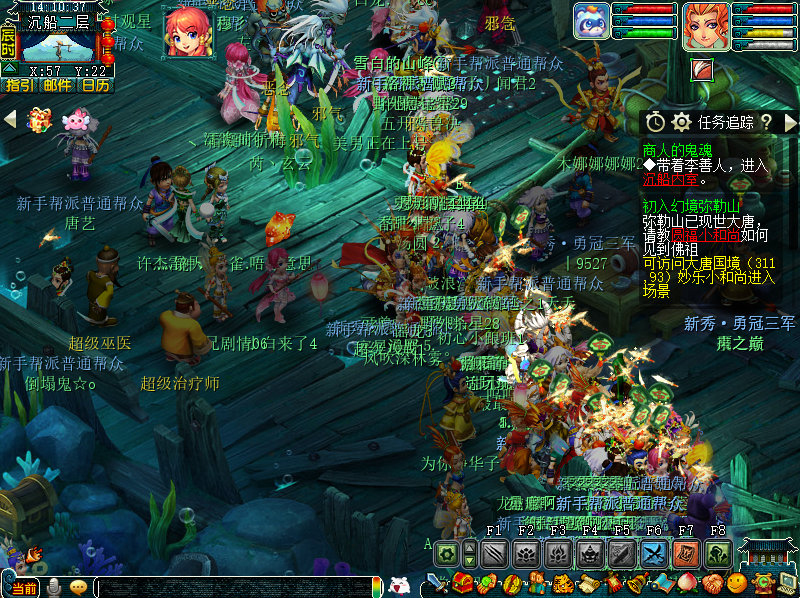Collapse the quest tracker with right arrow

click(790, 122)
